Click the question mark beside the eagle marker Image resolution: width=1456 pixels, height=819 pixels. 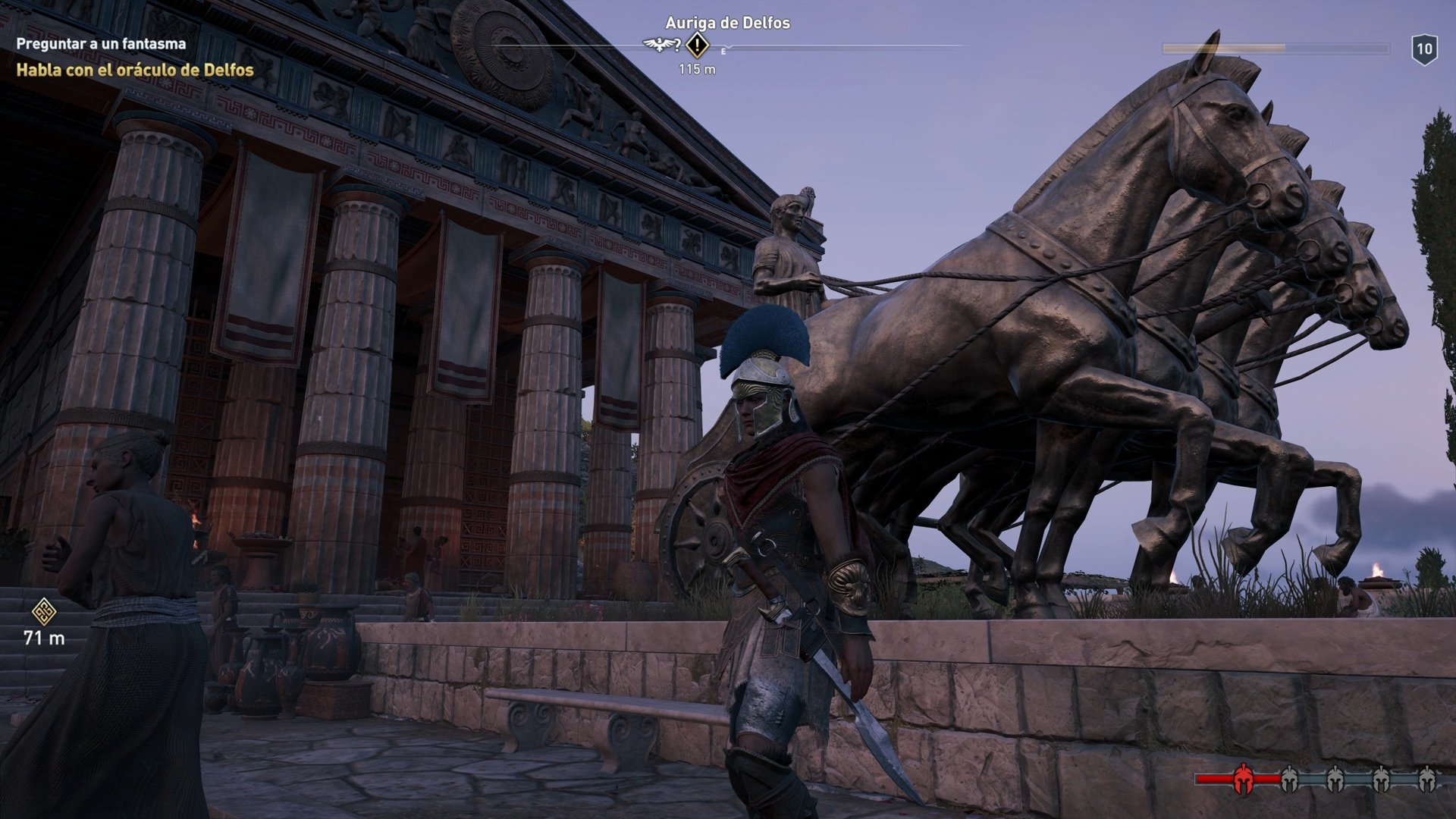(676, 45)
